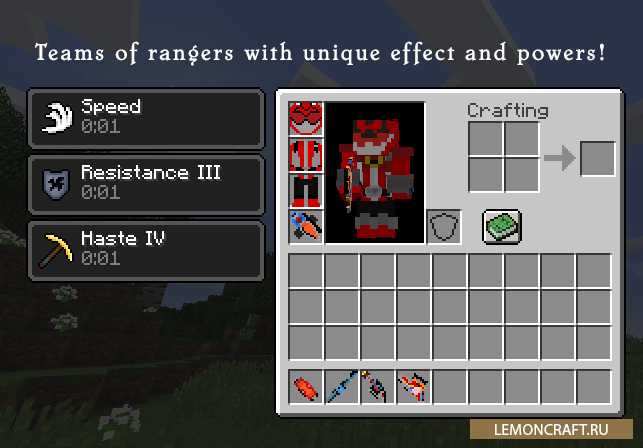The image size is (643, 448).
Task: Select the red ranger helmet slot
Action: point(305,119)
